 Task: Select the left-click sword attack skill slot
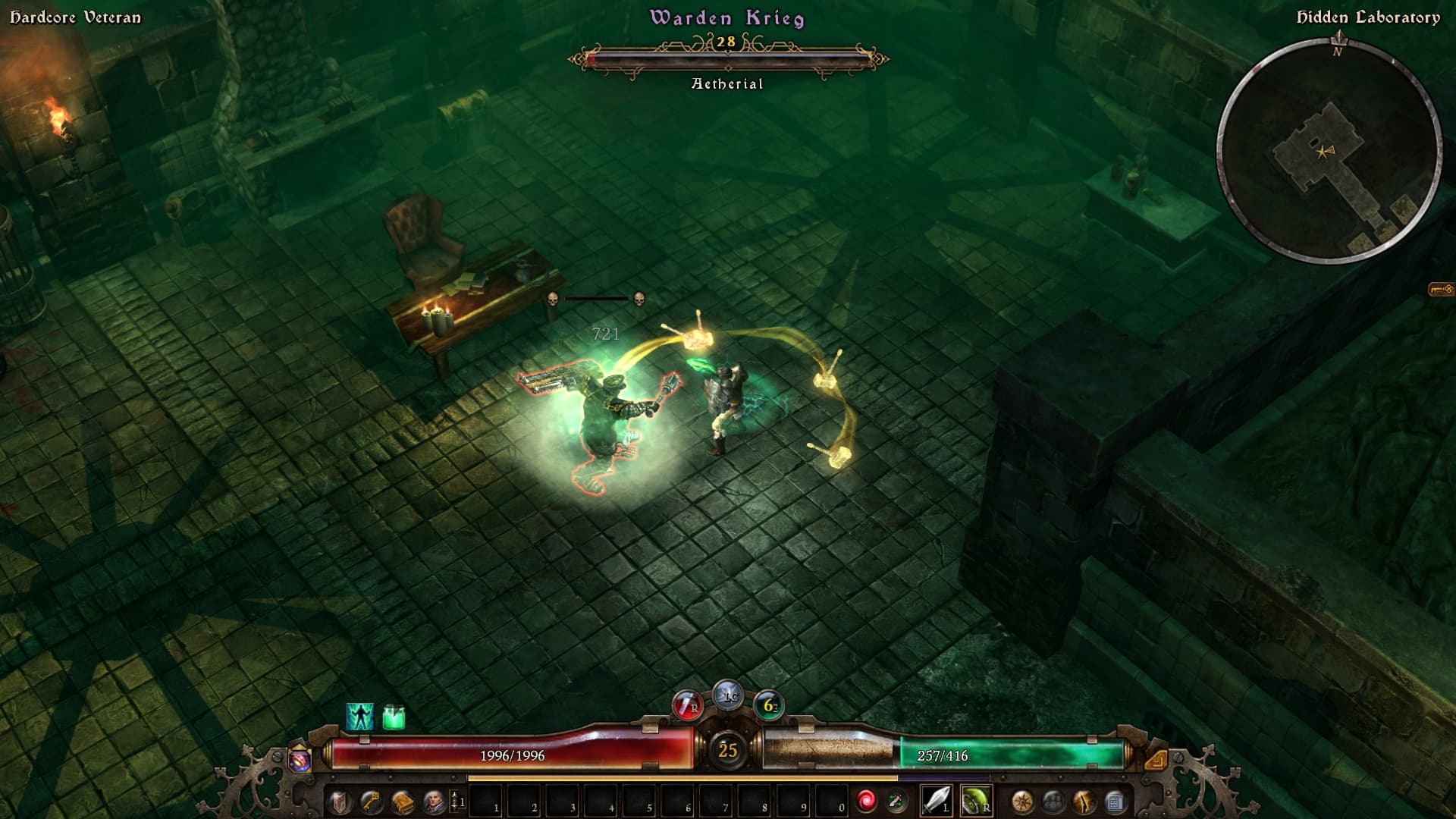936,801
